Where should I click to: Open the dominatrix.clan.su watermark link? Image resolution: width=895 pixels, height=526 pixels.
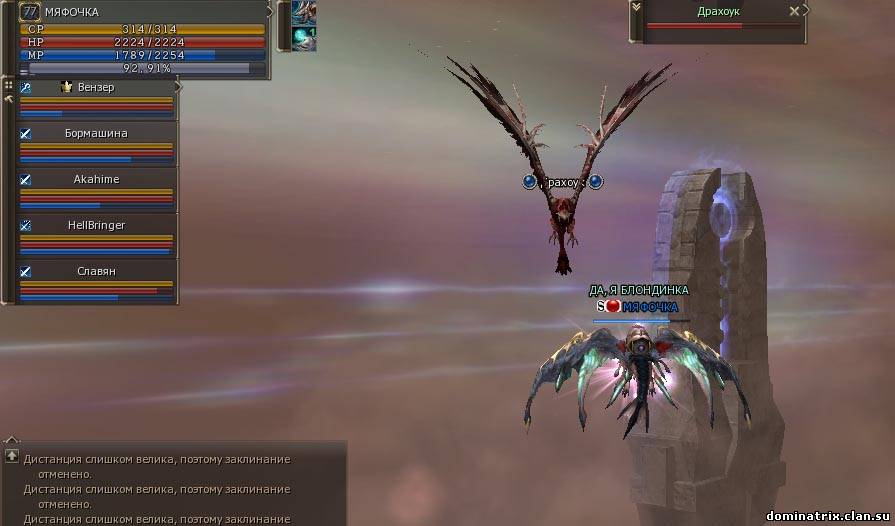825,515
